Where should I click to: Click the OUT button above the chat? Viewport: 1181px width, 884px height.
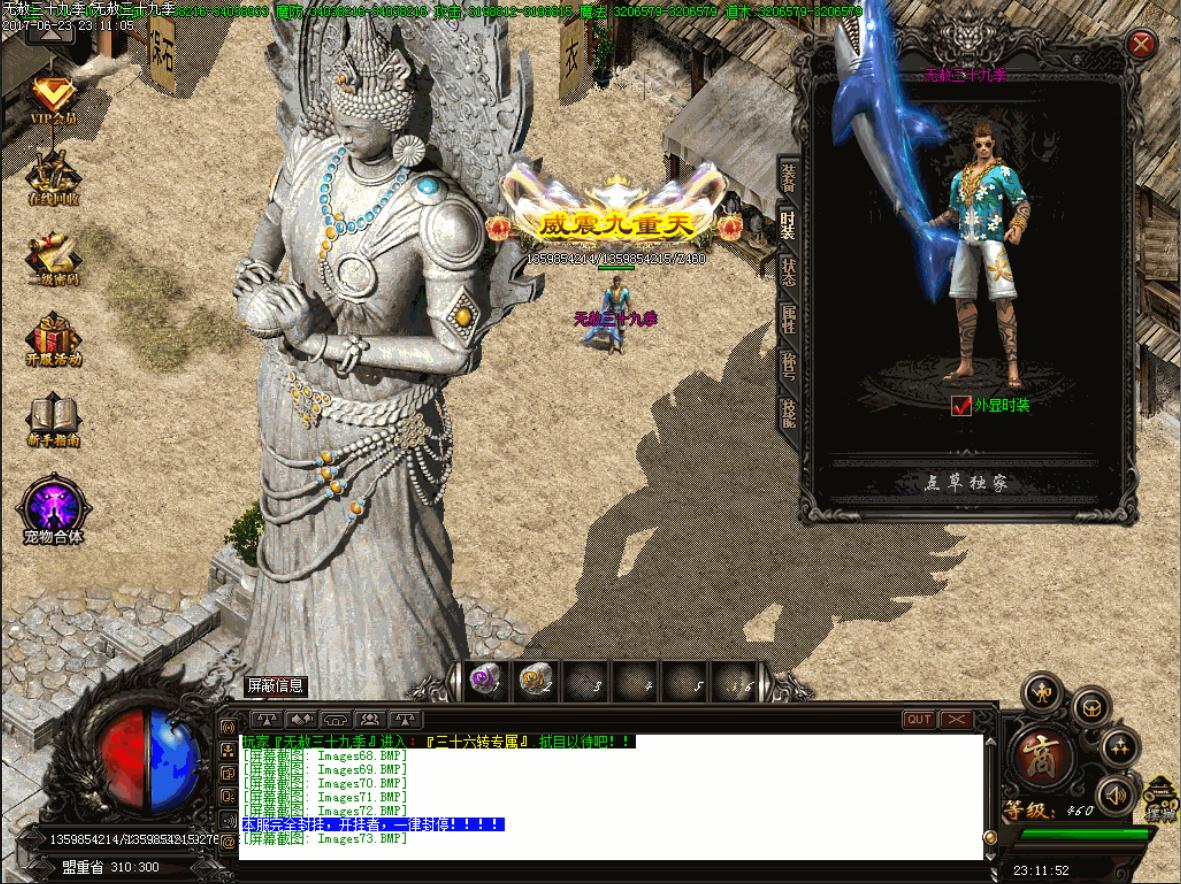click(918, 719)
